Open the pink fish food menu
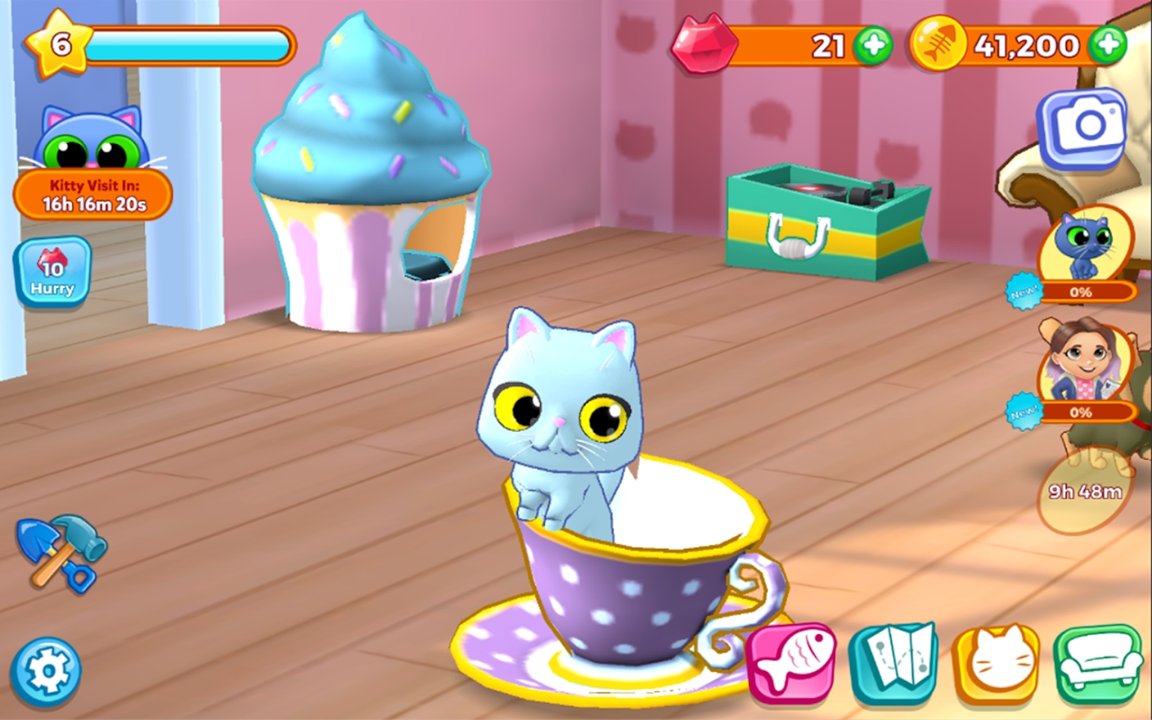Screen dimensions: 1152x720 point(791,661)
